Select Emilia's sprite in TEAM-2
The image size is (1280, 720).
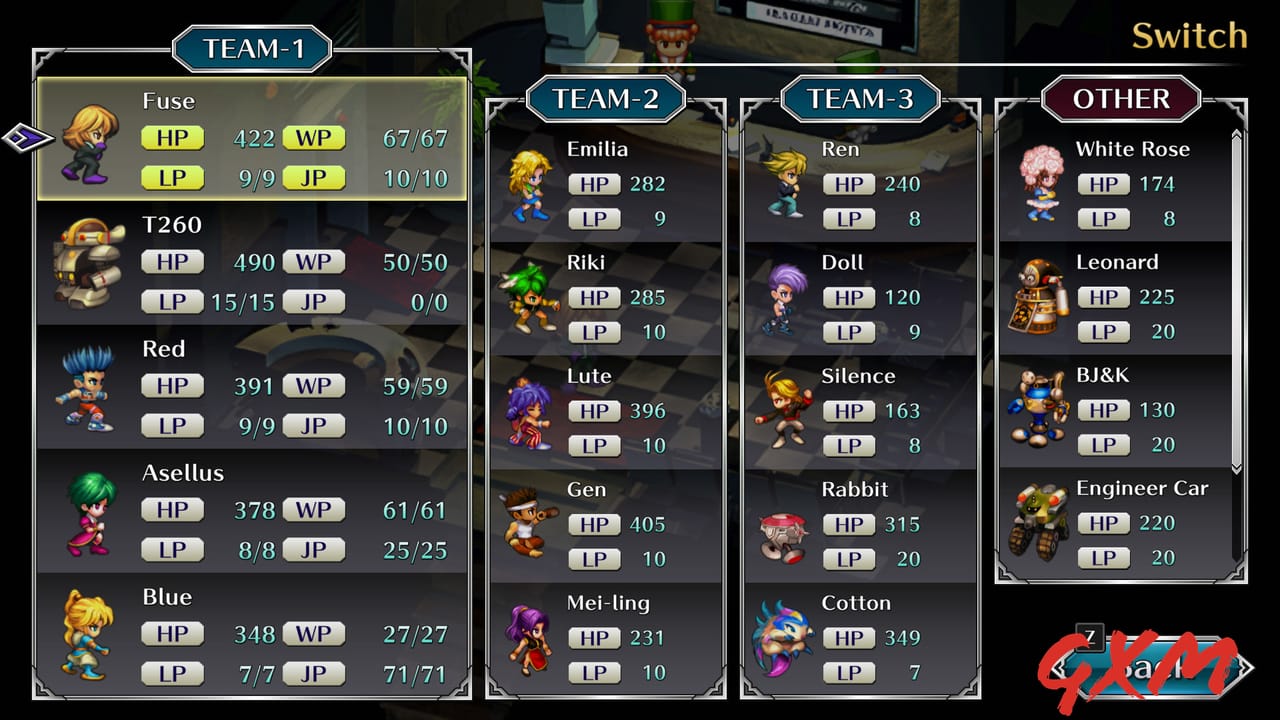pyautogui.click(x=530, y=185)
